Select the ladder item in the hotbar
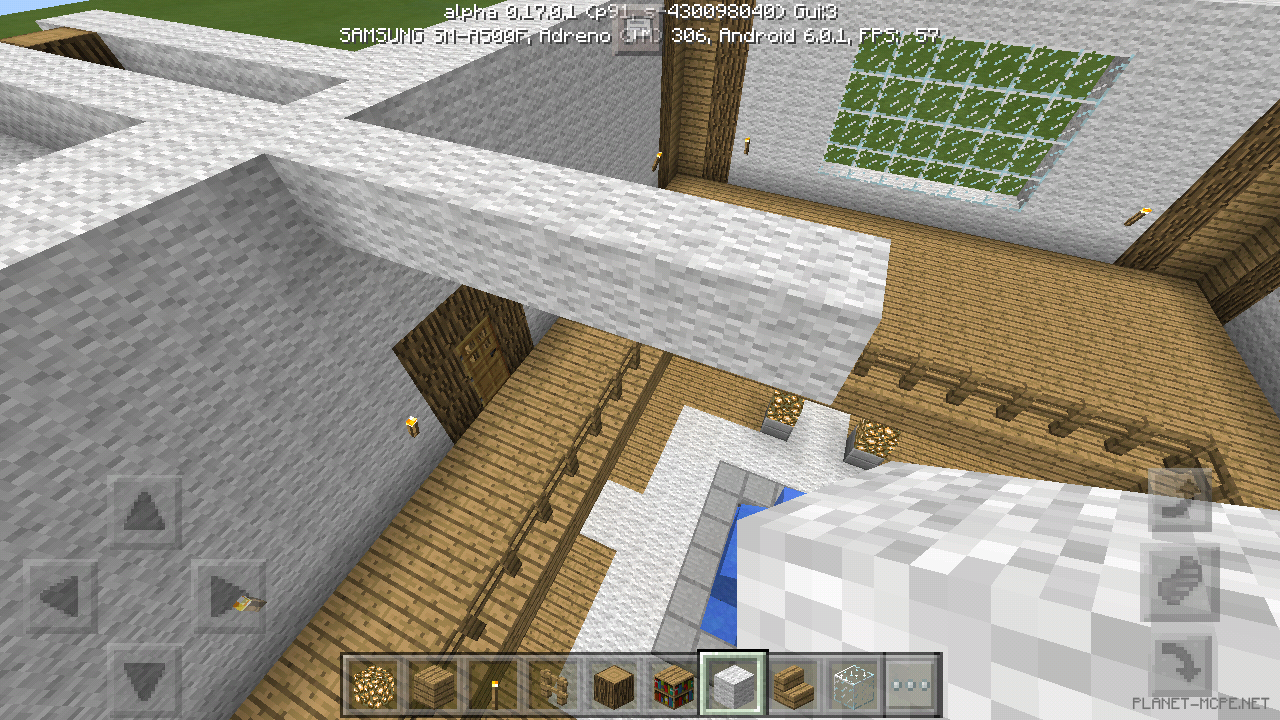The height and width of the screenshot is (720, 1280). click(x=555, y=685)
